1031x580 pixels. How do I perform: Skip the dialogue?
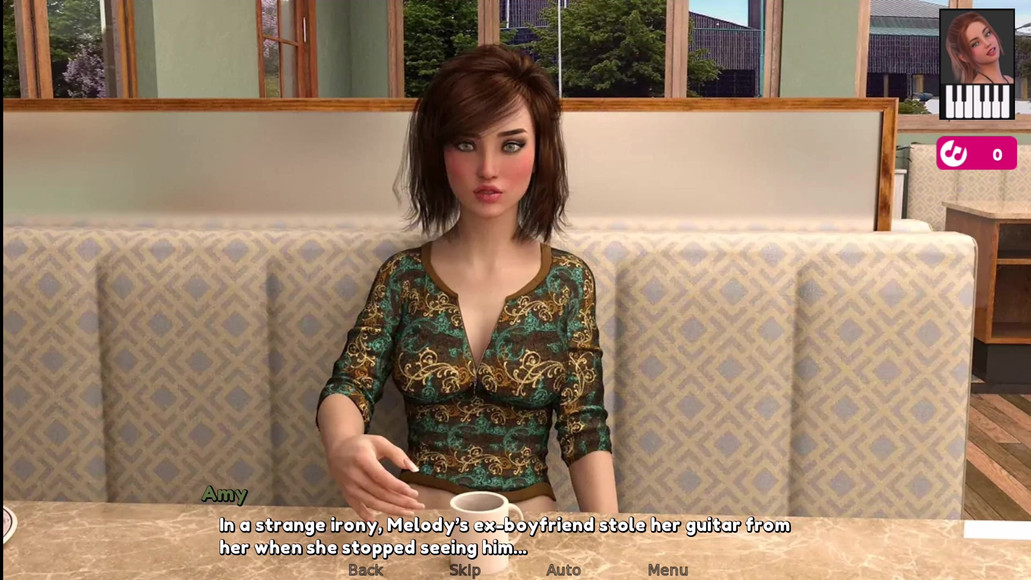coord(464,570)
